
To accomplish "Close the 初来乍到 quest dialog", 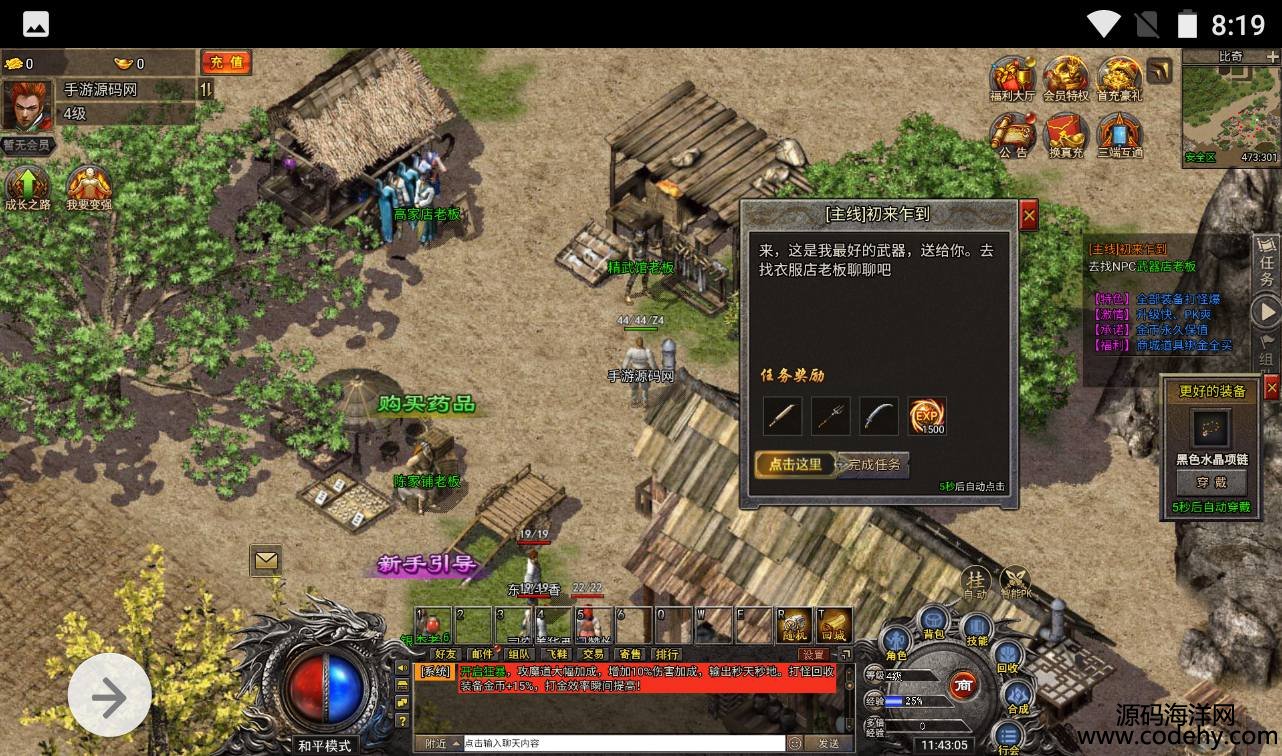I will tap(1028, 214).
